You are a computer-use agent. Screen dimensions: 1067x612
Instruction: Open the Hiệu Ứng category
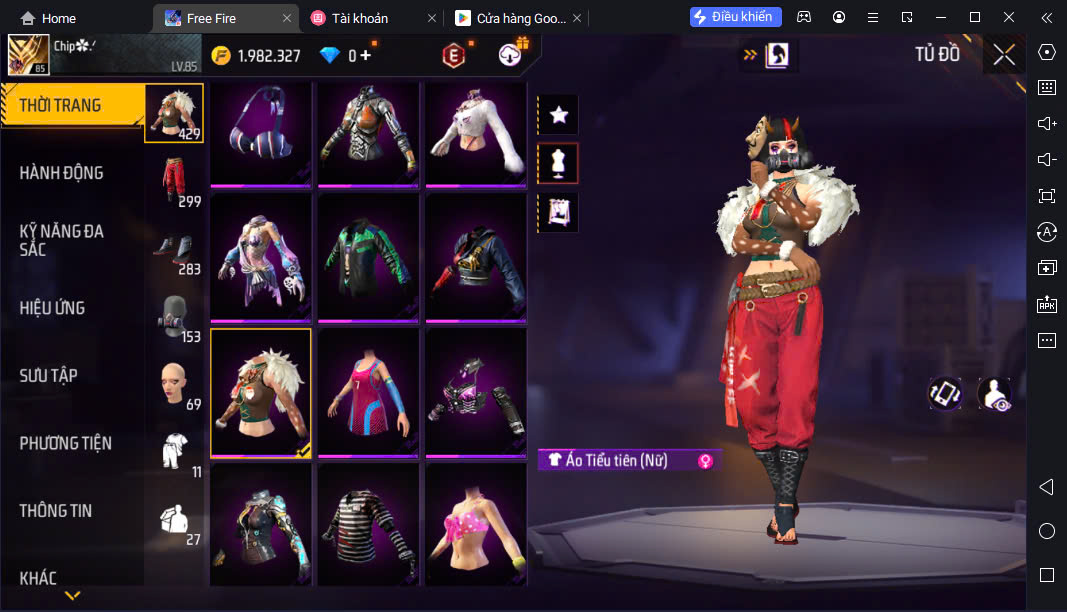(52, 308)
